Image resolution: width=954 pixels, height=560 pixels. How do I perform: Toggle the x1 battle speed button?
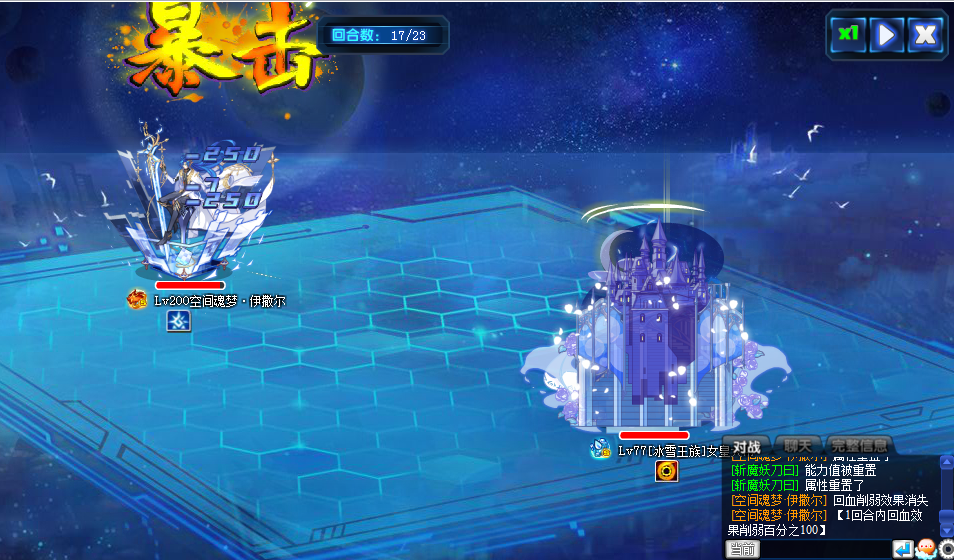[x=848, y=34]
